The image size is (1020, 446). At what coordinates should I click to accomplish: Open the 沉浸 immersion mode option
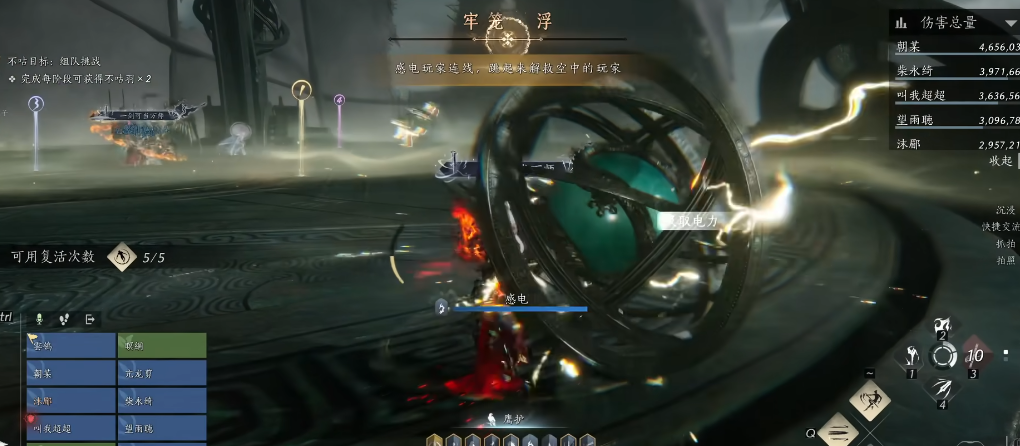tap(1005, 211)
